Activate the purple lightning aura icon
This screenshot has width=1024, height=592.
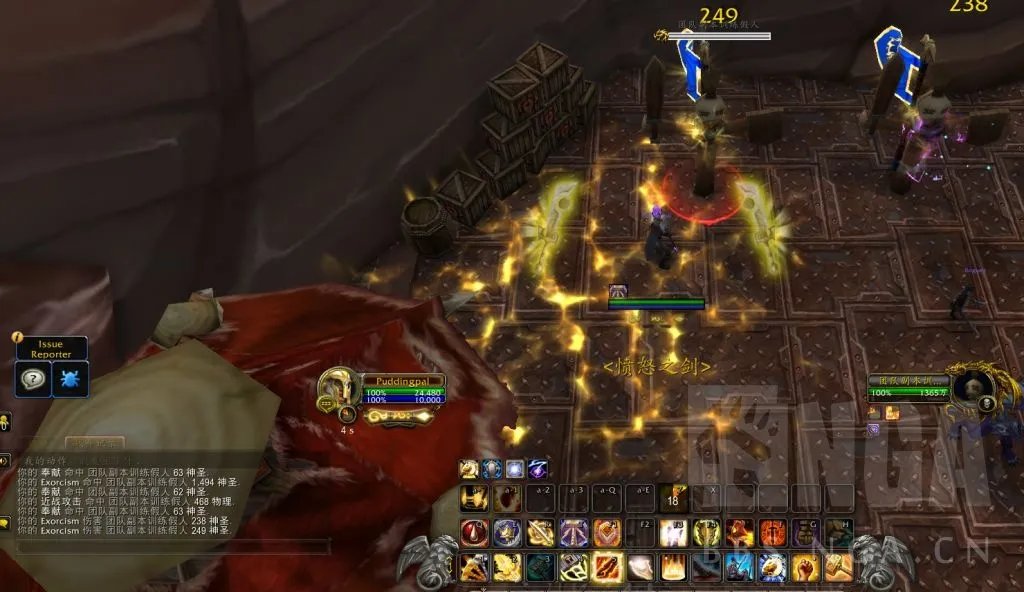pyautogui.click(x=537, y=469)
